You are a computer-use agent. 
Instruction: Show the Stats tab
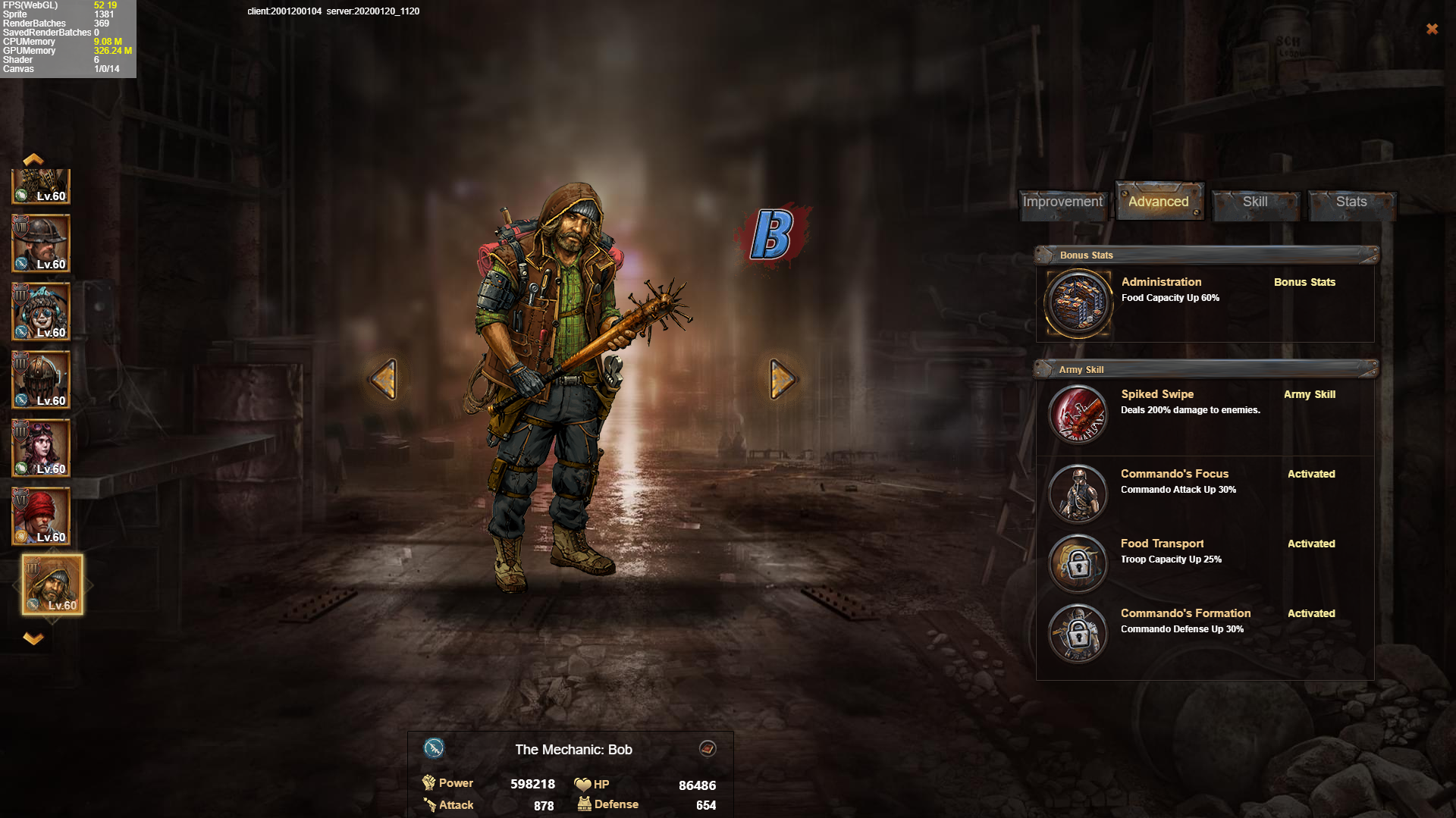click(x=1351, y=202)
